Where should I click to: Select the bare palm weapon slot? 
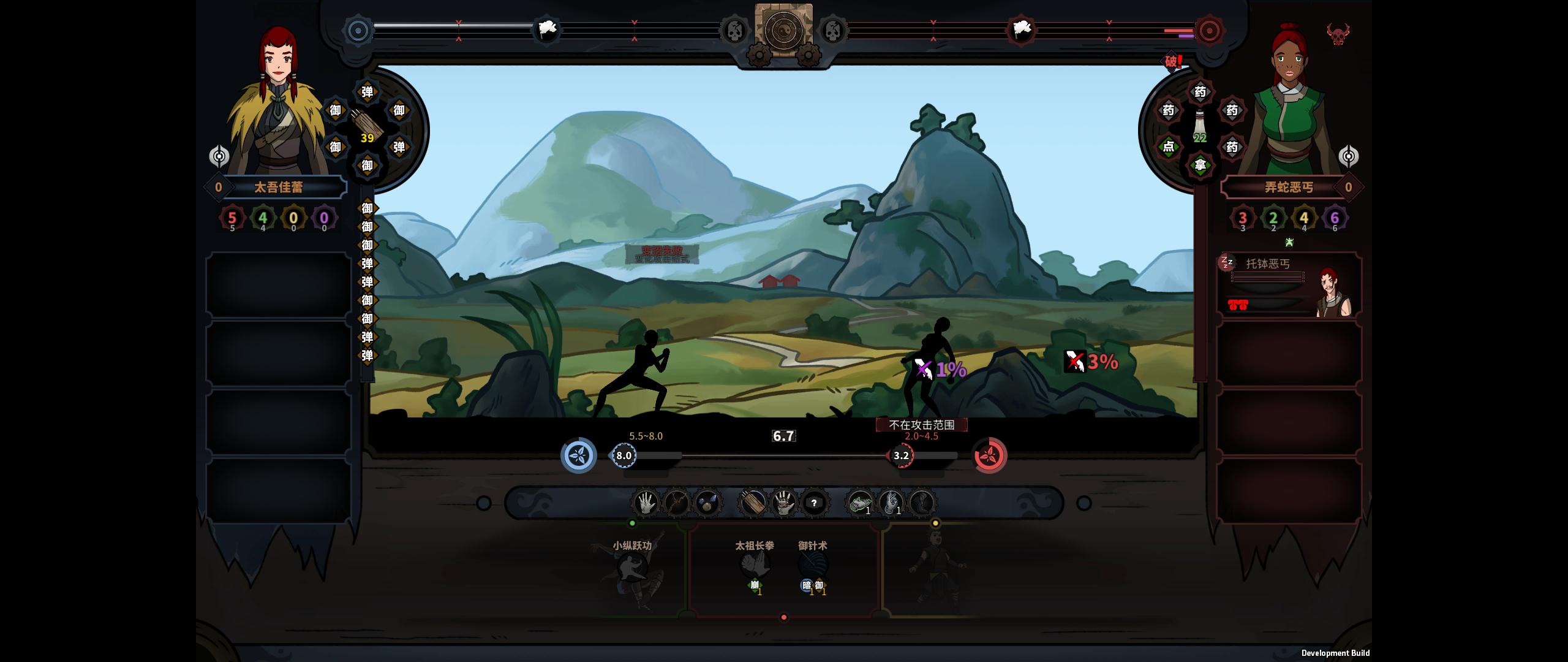click(x=645, y=503)
